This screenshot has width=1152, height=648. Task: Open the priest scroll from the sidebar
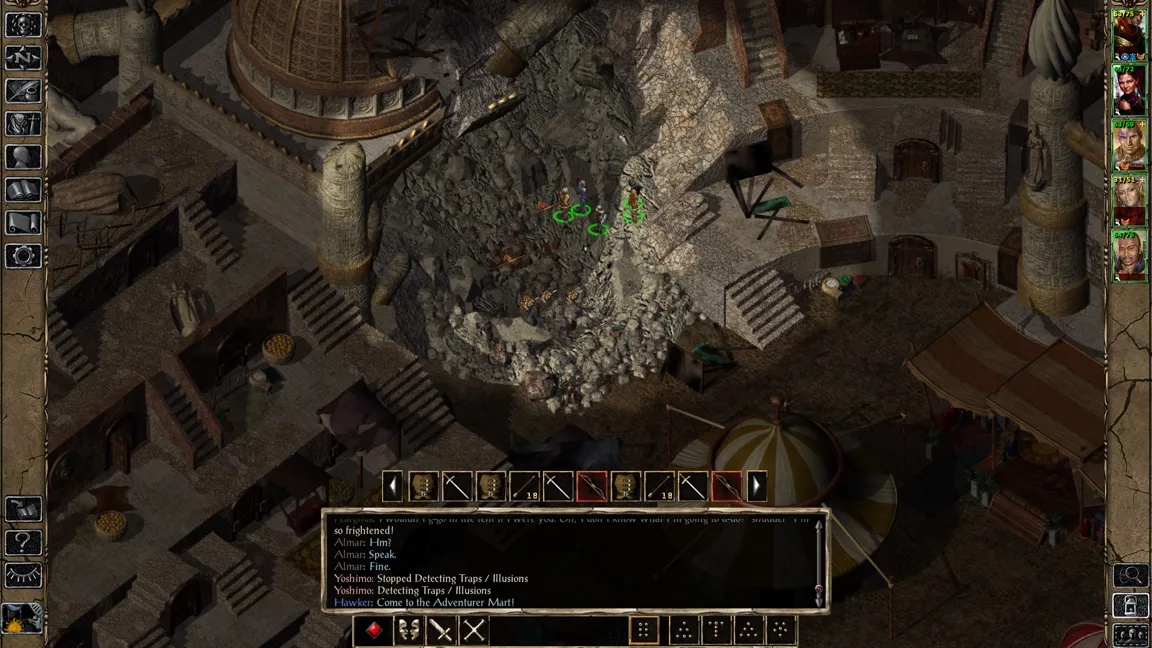click(23, 223)
